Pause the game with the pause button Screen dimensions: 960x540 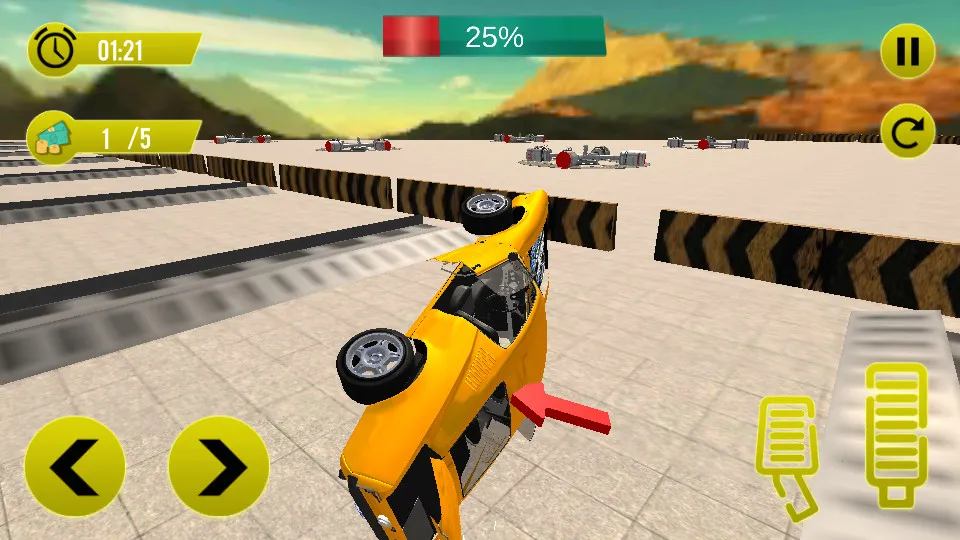point(907,51)
